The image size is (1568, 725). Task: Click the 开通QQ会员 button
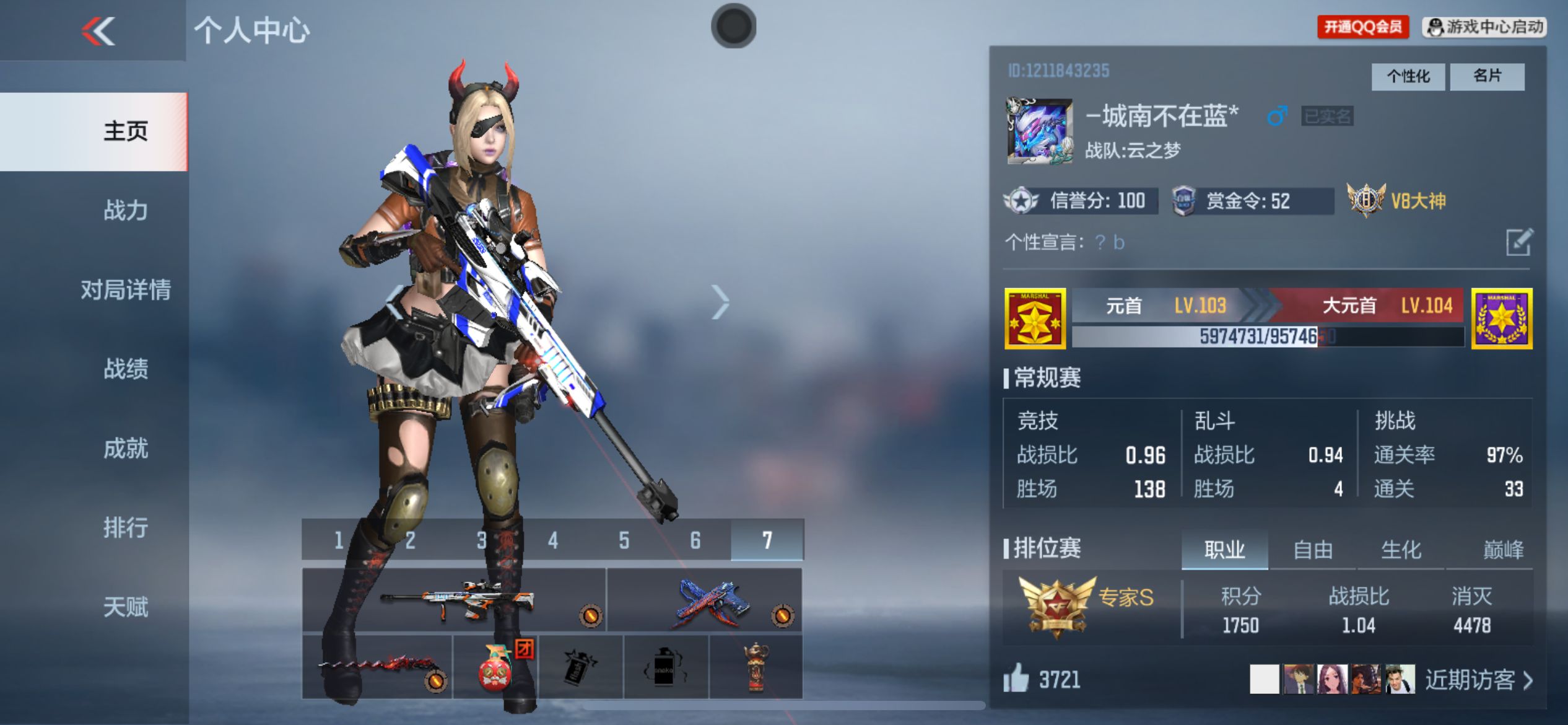1362,27
